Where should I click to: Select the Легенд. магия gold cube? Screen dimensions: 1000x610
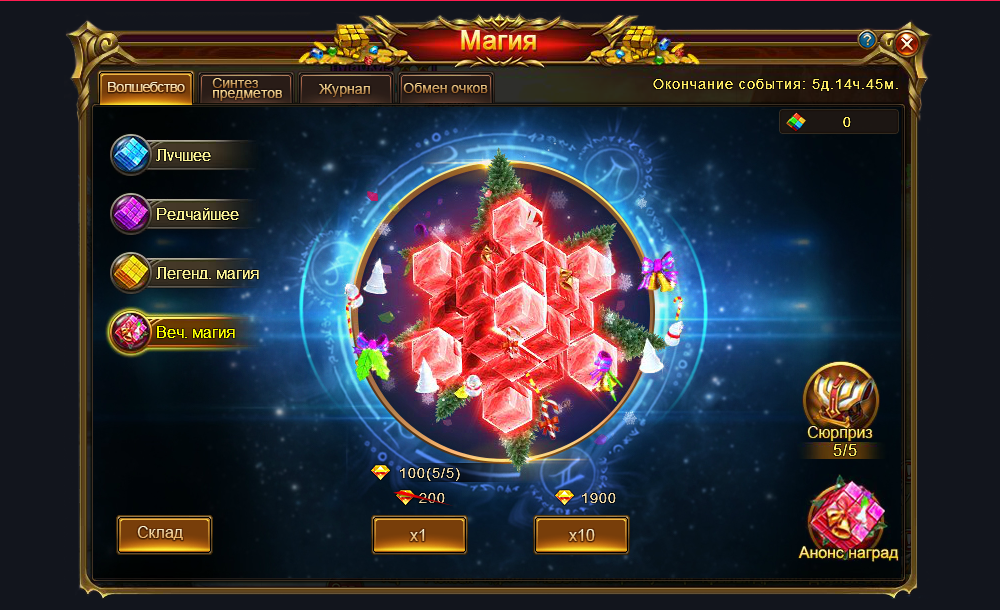point(130,272)
